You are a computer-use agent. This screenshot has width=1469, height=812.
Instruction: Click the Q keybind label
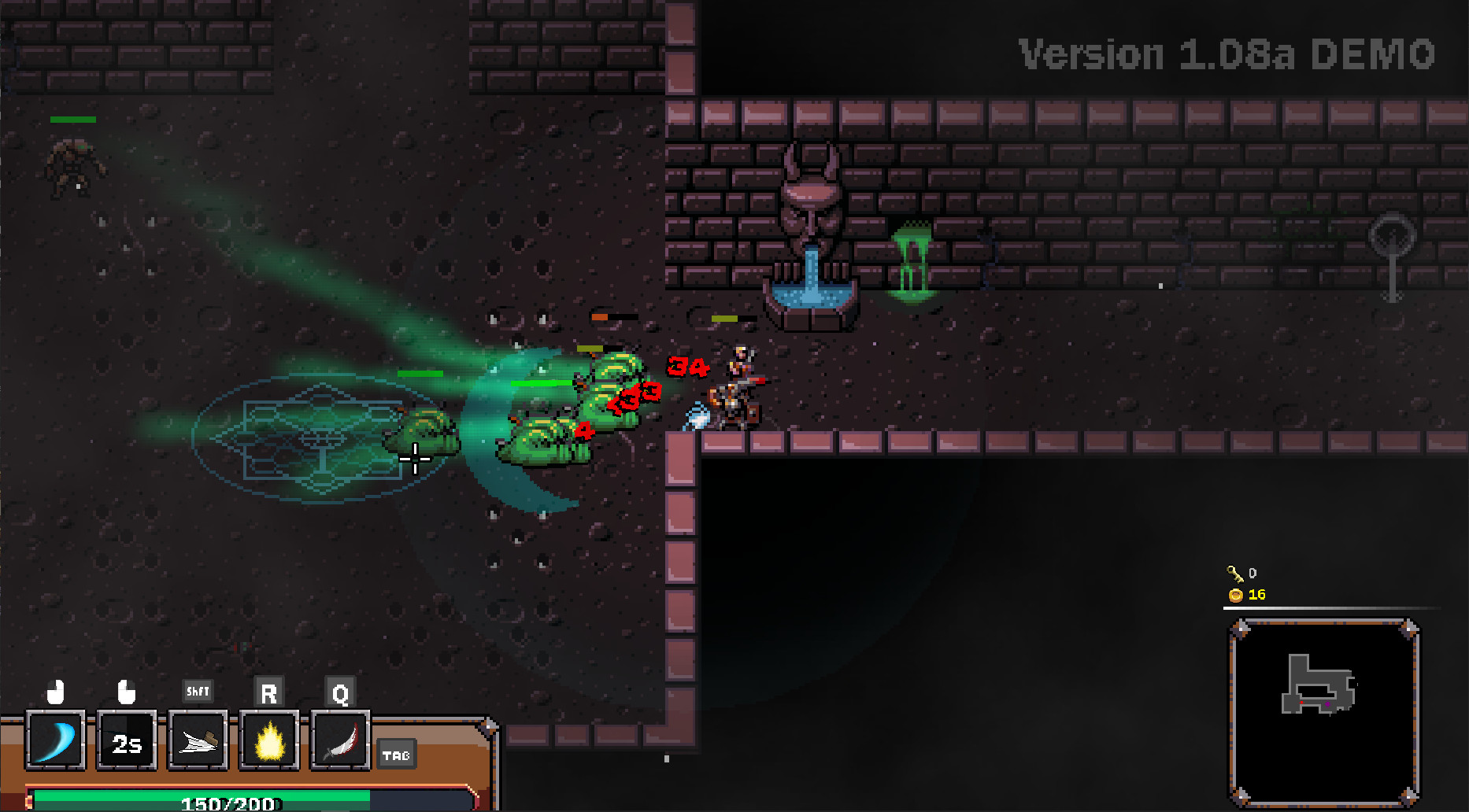pos(340,692)
